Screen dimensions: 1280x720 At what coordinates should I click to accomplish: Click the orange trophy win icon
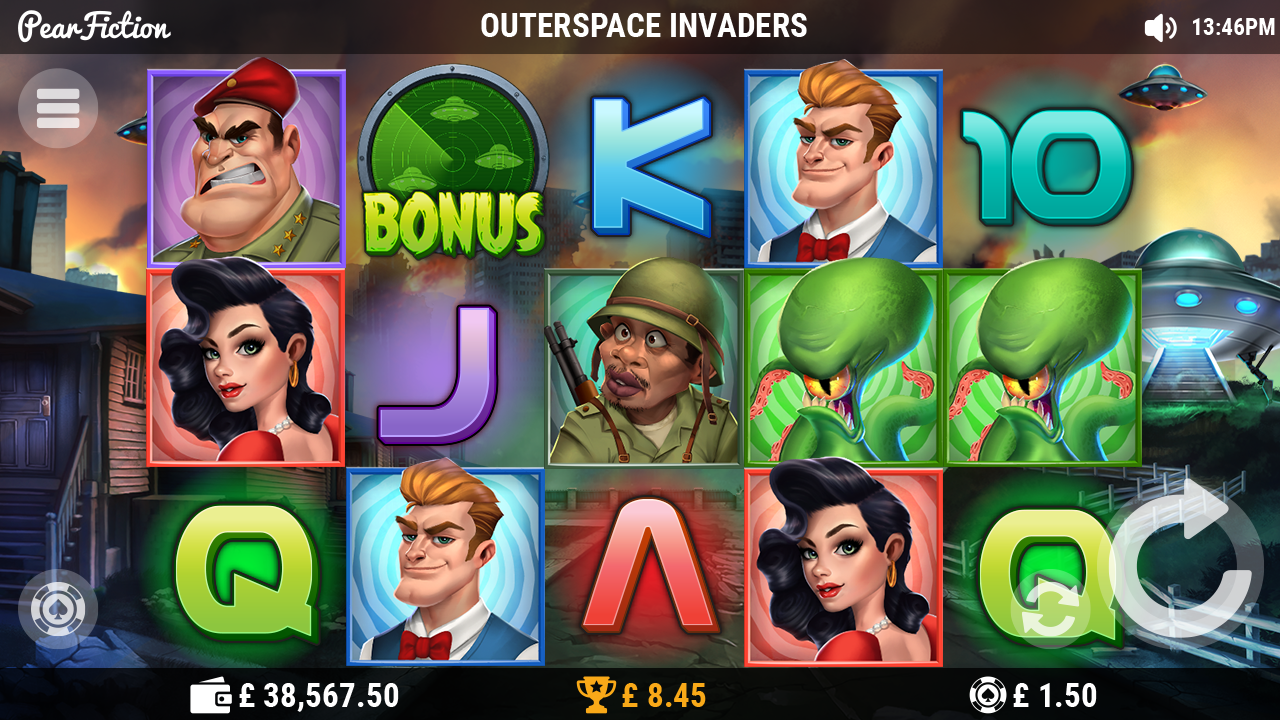click(596, 693)
